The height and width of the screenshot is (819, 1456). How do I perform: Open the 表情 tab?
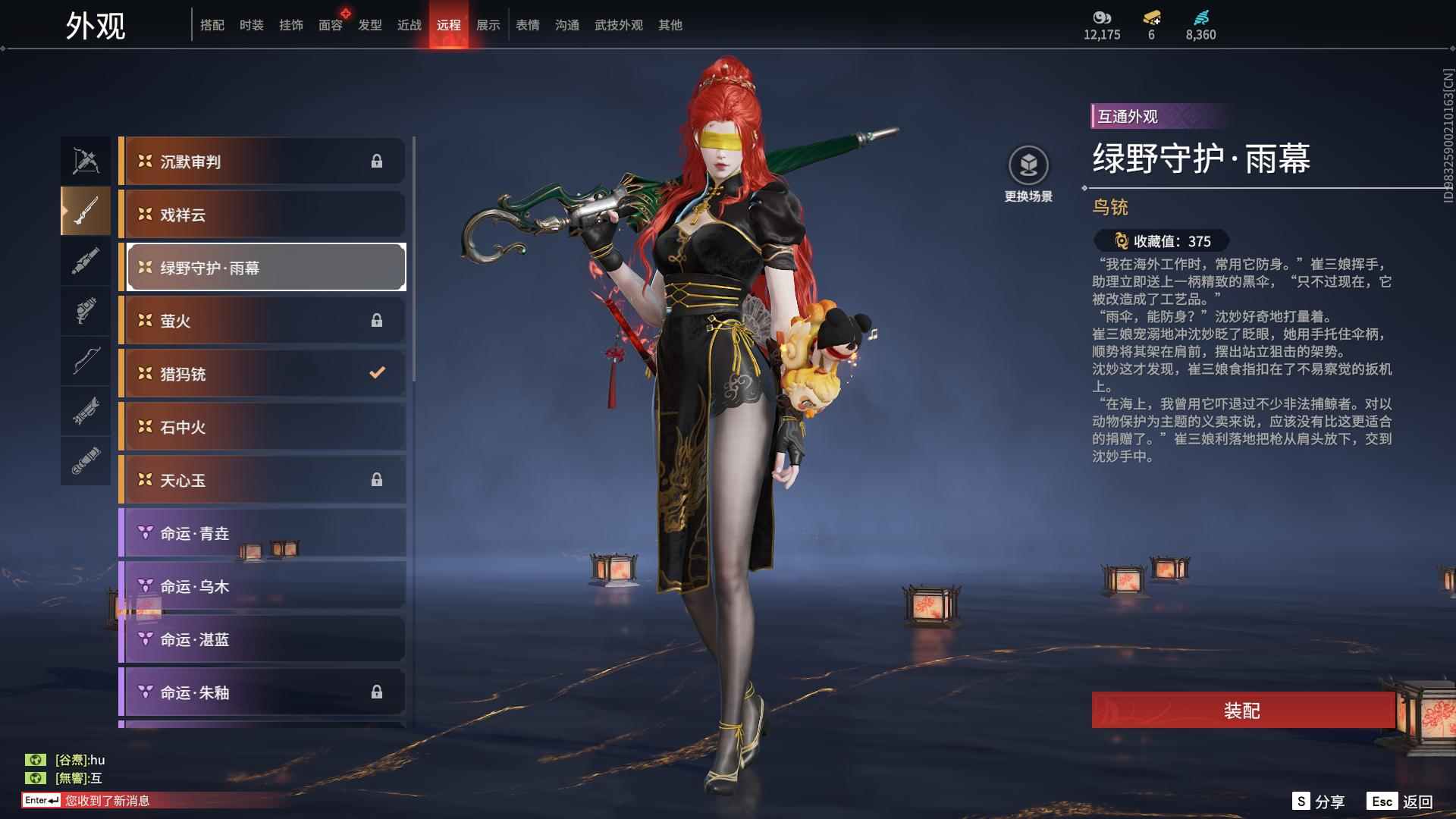(527, 24)
